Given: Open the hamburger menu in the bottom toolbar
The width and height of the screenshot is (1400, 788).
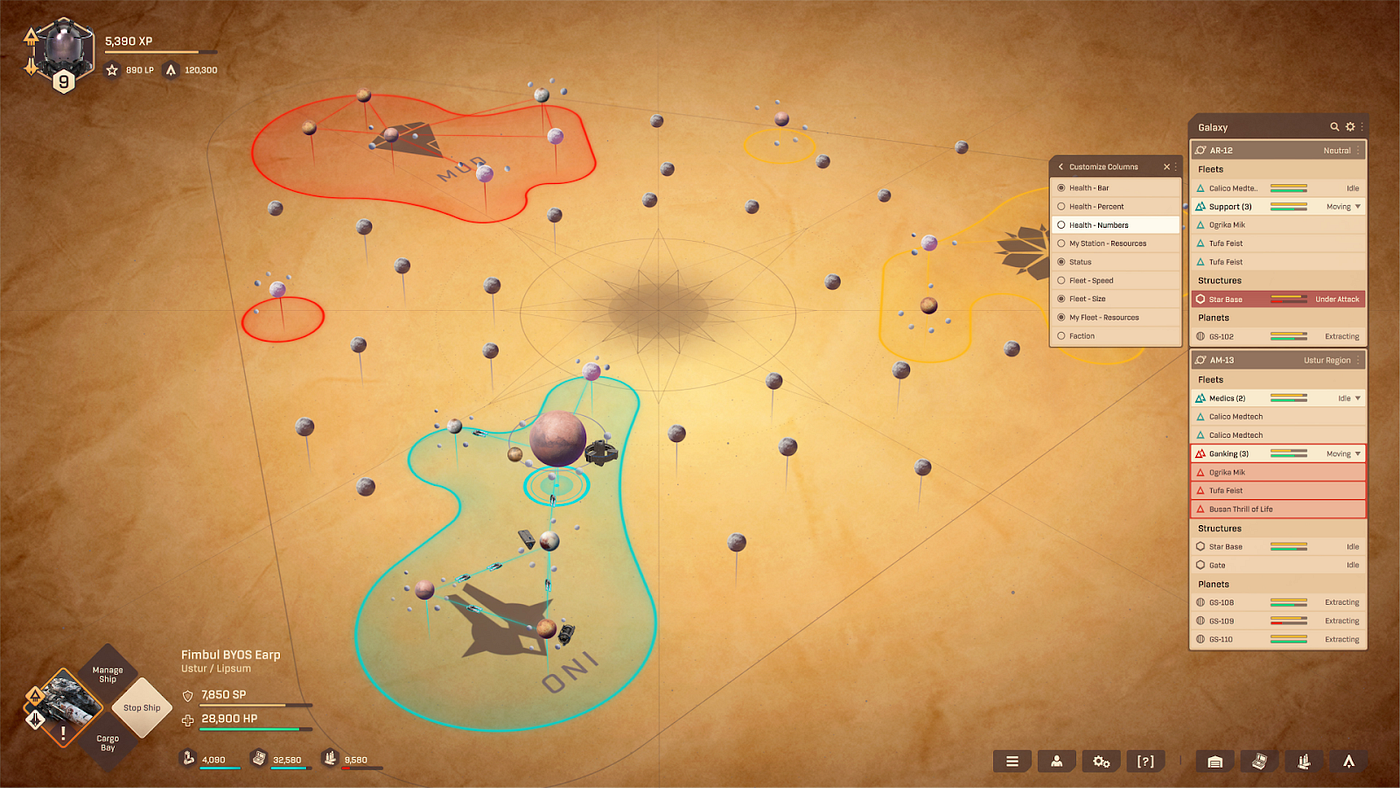Looking at the screenshot, I should [x=1012, y=761].
